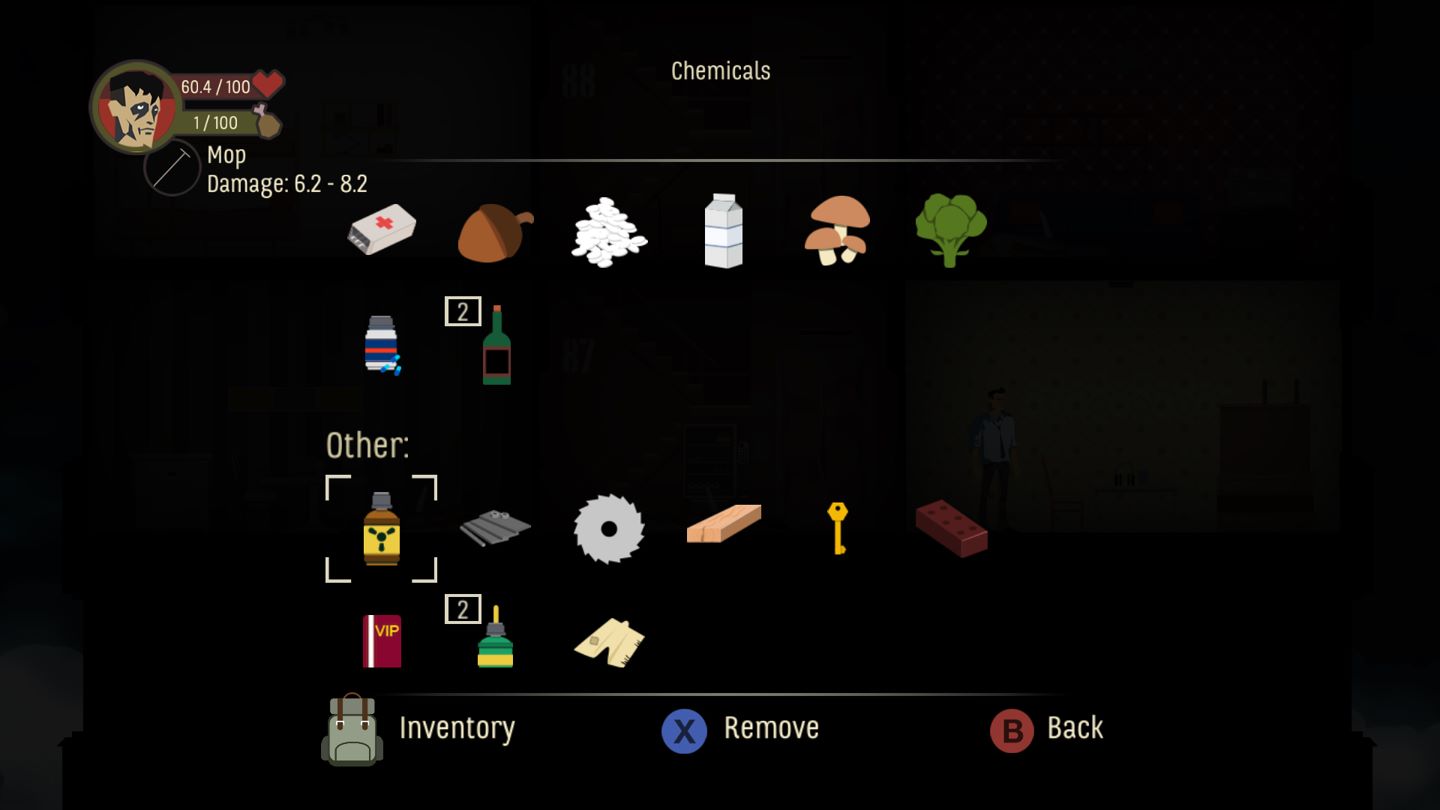Select the glue bottle stack of 2
1440x810 pixels.
coord(494,640)
